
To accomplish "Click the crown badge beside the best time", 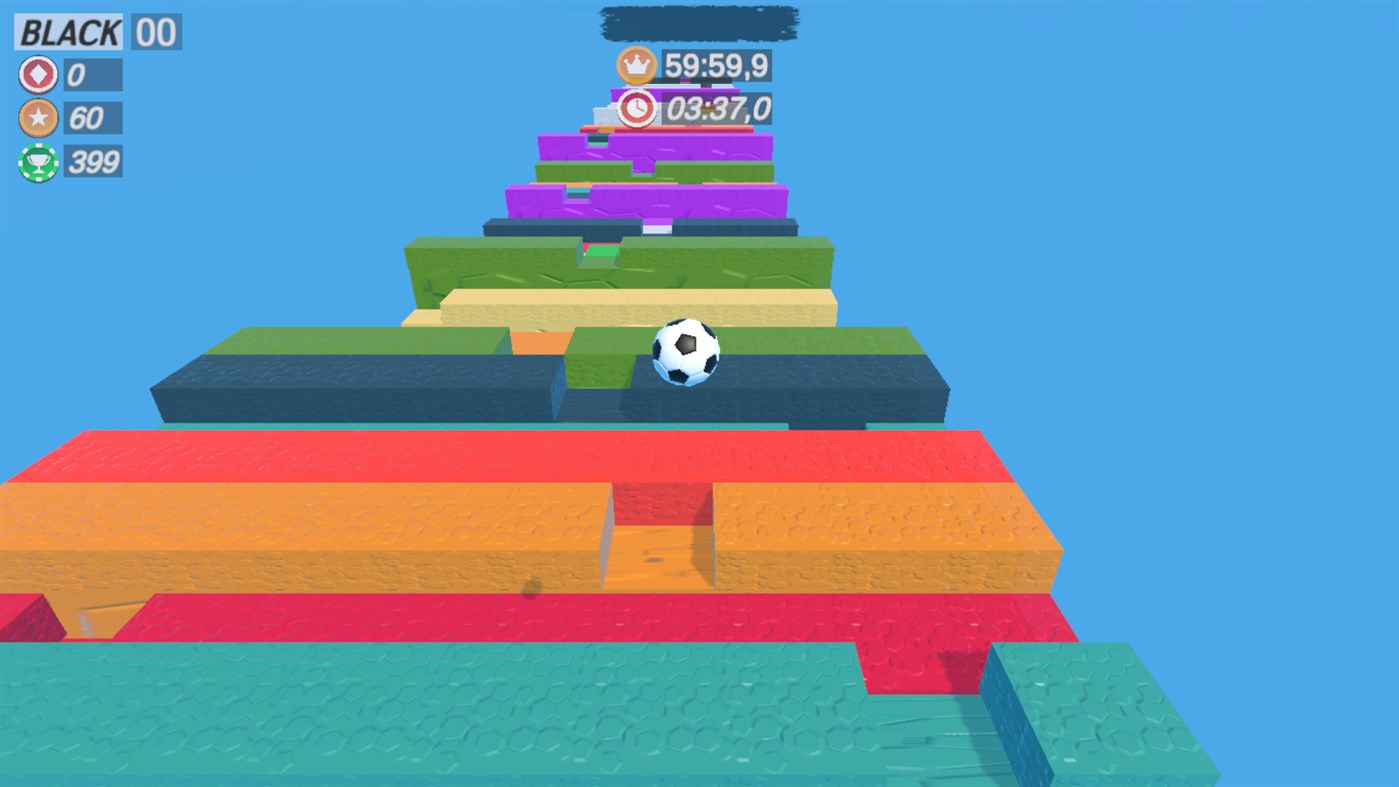I will coord(637,64).
